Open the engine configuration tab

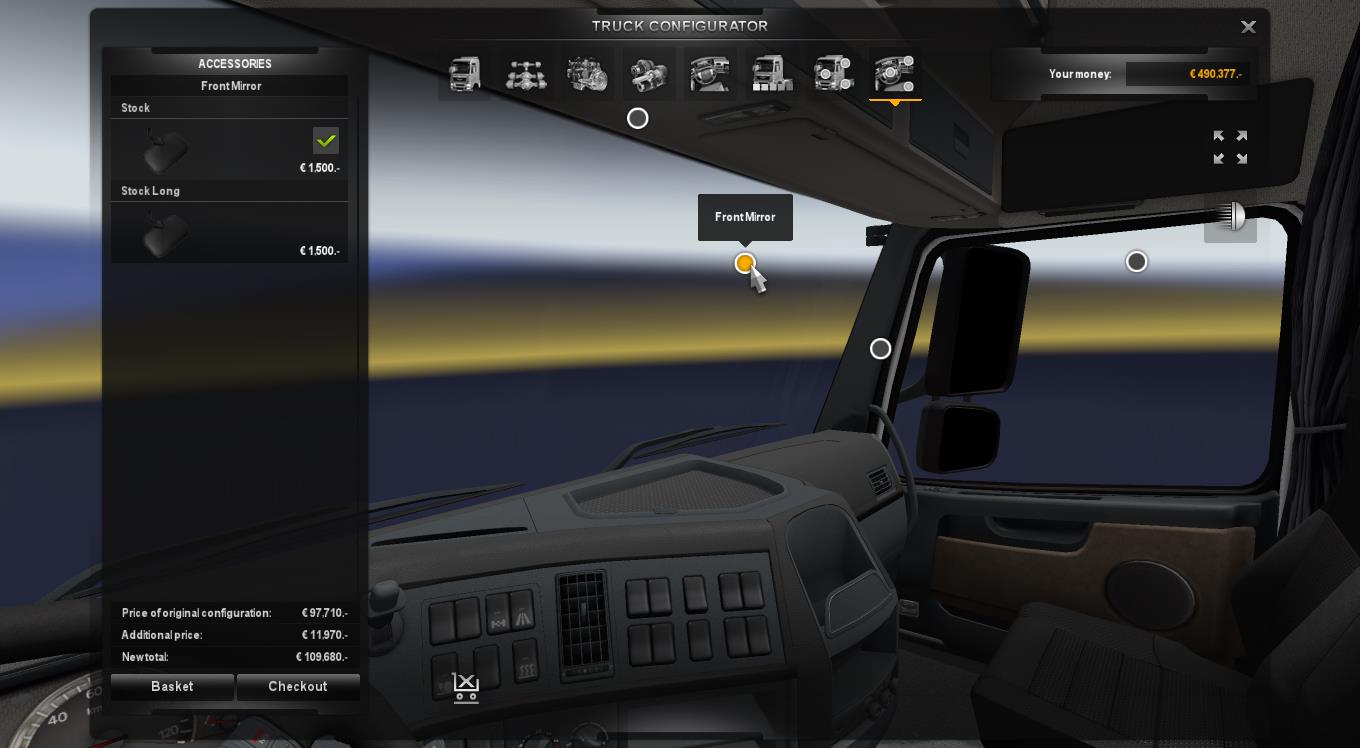588,74
